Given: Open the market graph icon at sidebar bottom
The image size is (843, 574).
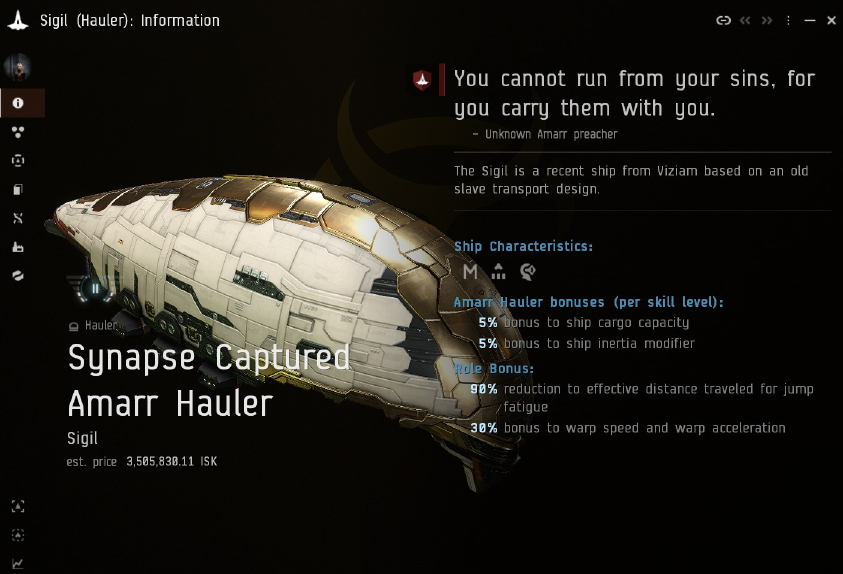Looking at the screenshot, I should tap(18, 564).
